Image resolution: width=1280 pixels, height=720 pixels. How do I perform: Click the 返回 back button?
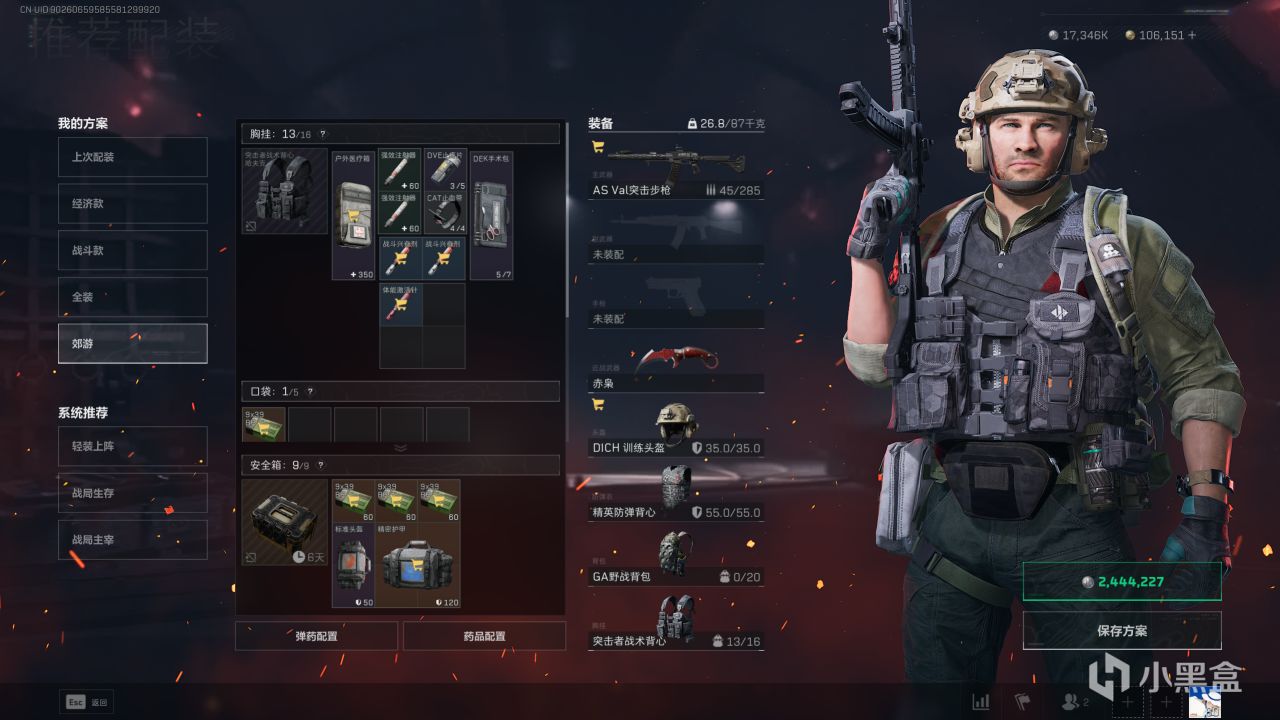88,702
